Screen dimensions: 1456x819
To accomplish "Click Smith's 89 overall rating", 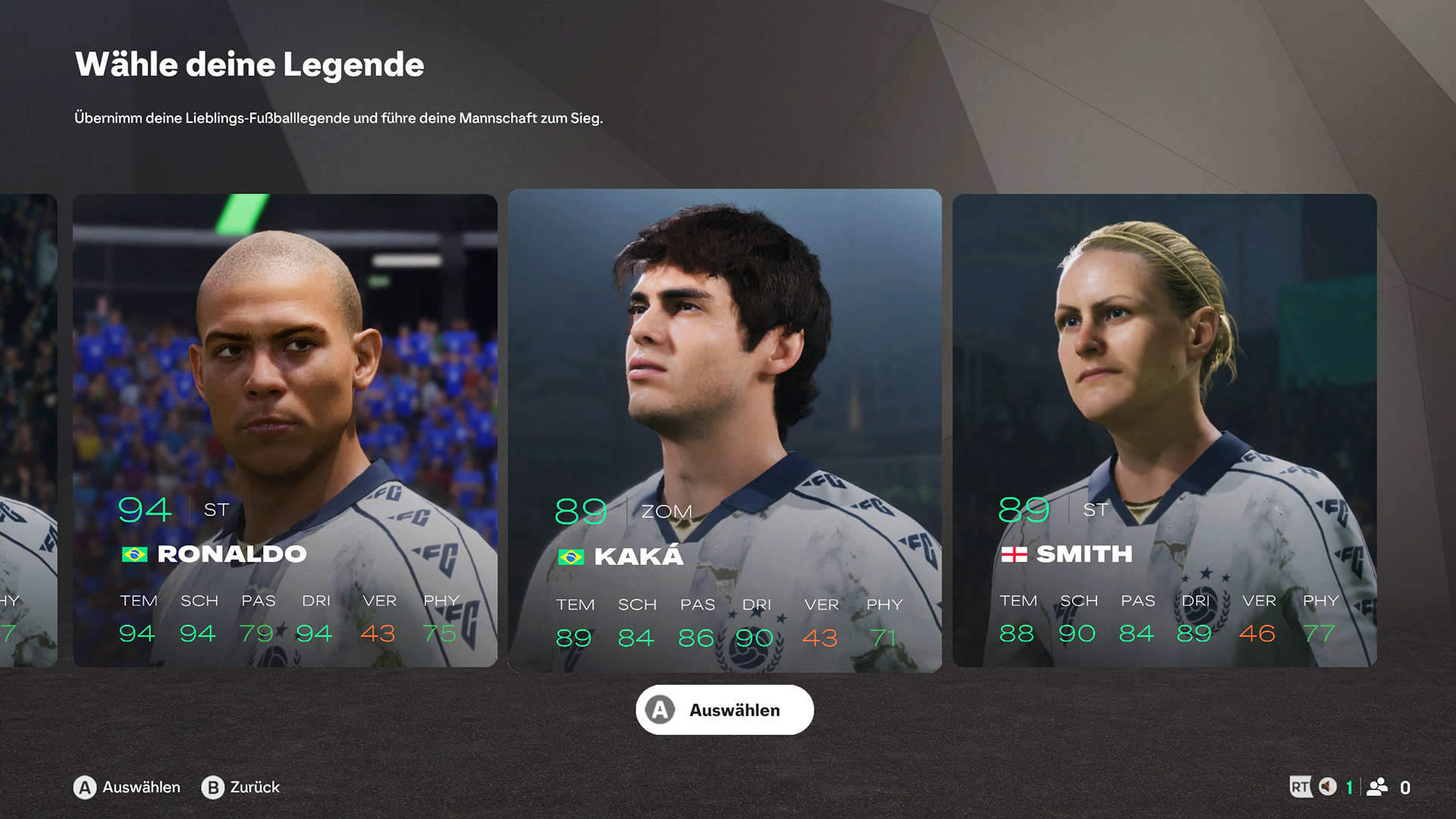I will (1022, 511).
